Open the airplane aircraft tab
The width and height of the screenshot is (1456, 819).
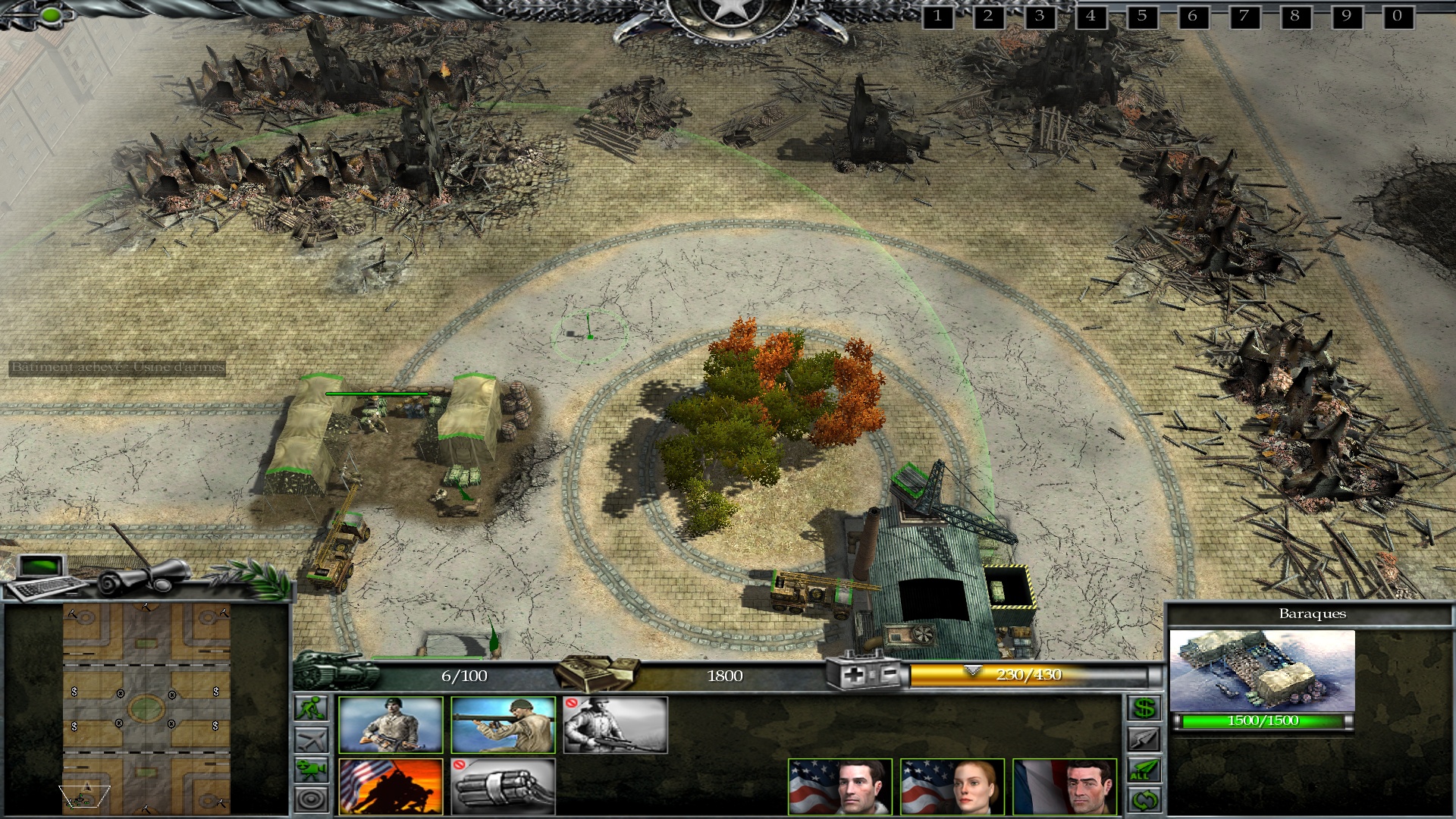pyautogui.click(x=312, y=739)
